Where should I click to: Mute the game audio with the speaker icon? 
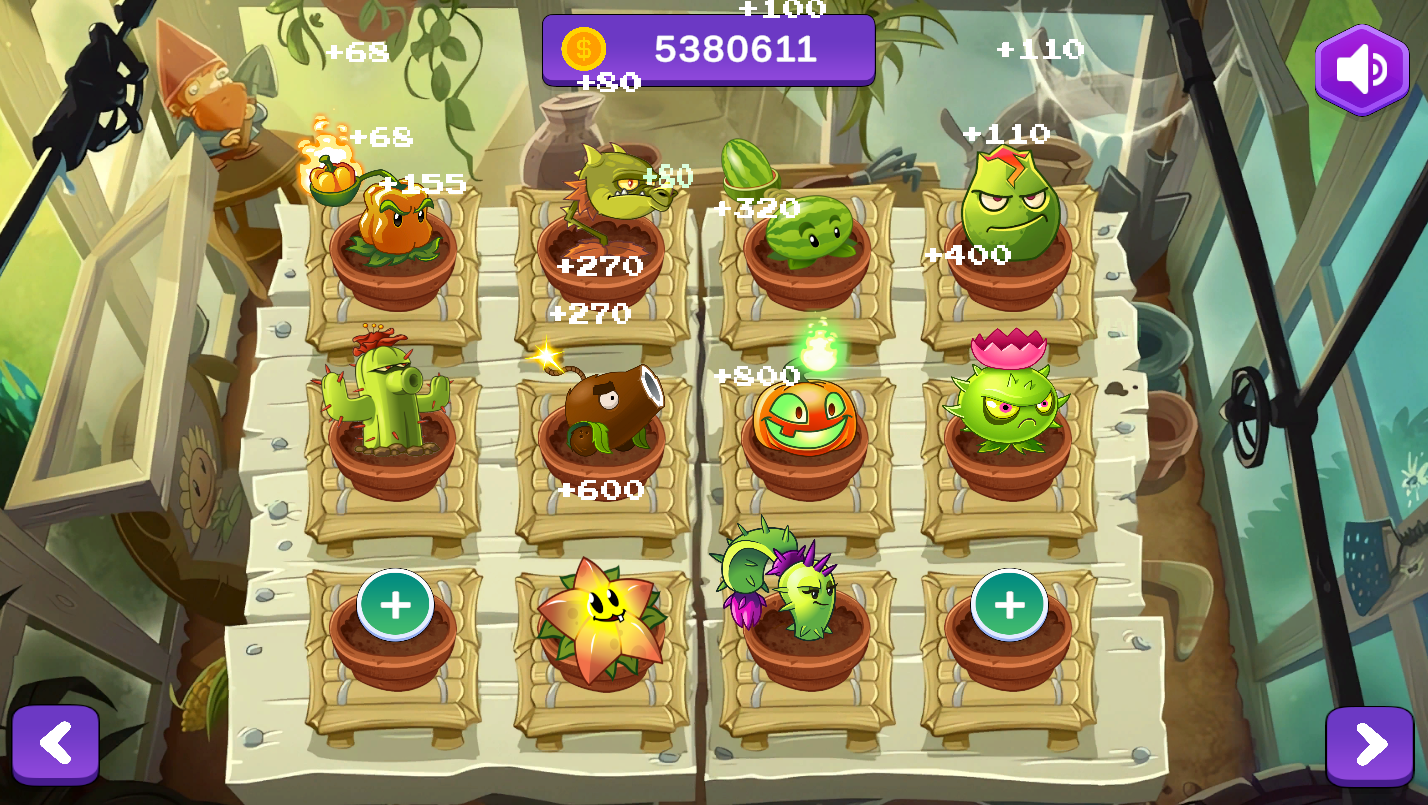point(1362,67)
